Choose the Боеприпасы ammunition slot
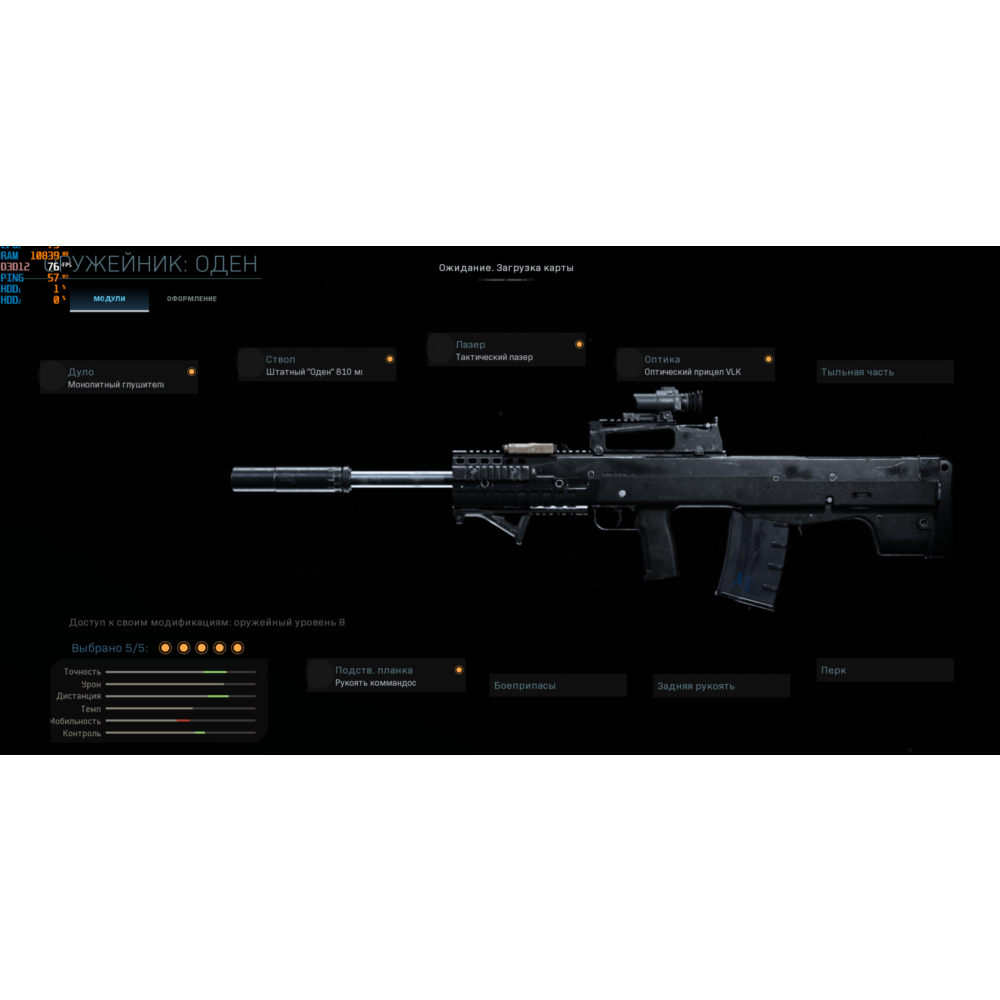 tap(558, 686)
